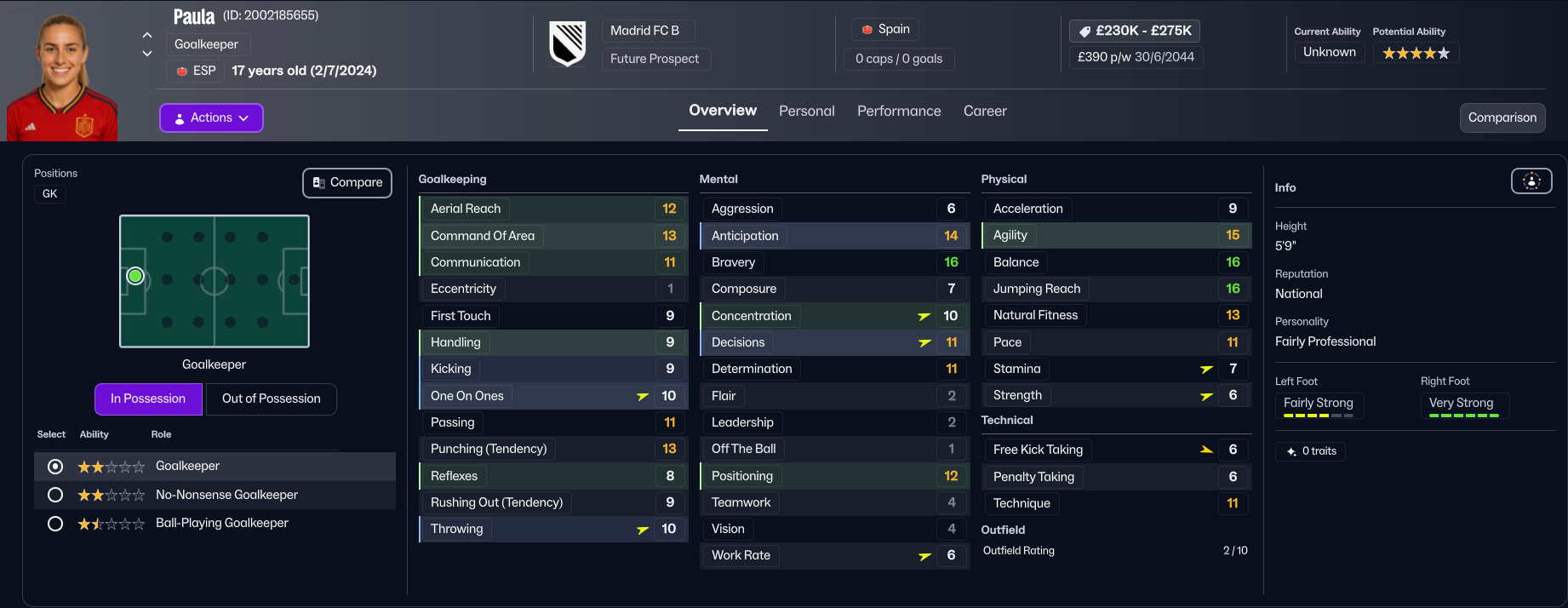Go to the previous player with up arrow
Viewport: 1568px width, 608px height.
(x=147, y=36)
